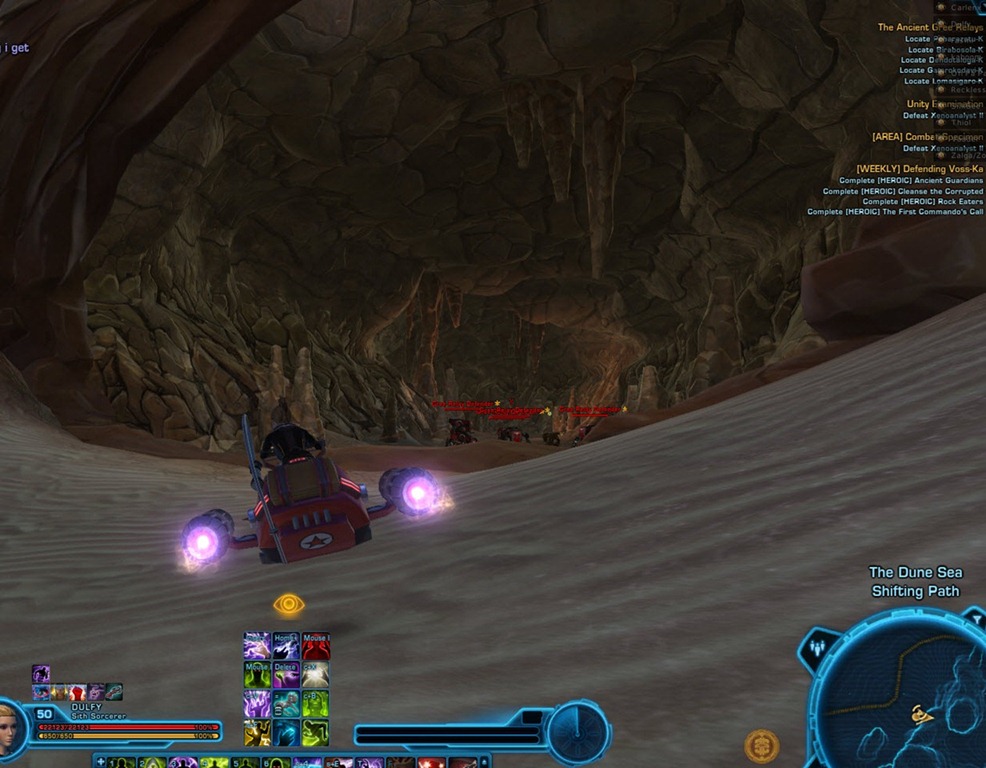Activate the red Mouse-bound ability icon
Viewport: 986px width, 768px height.
[x=316, y=646]
